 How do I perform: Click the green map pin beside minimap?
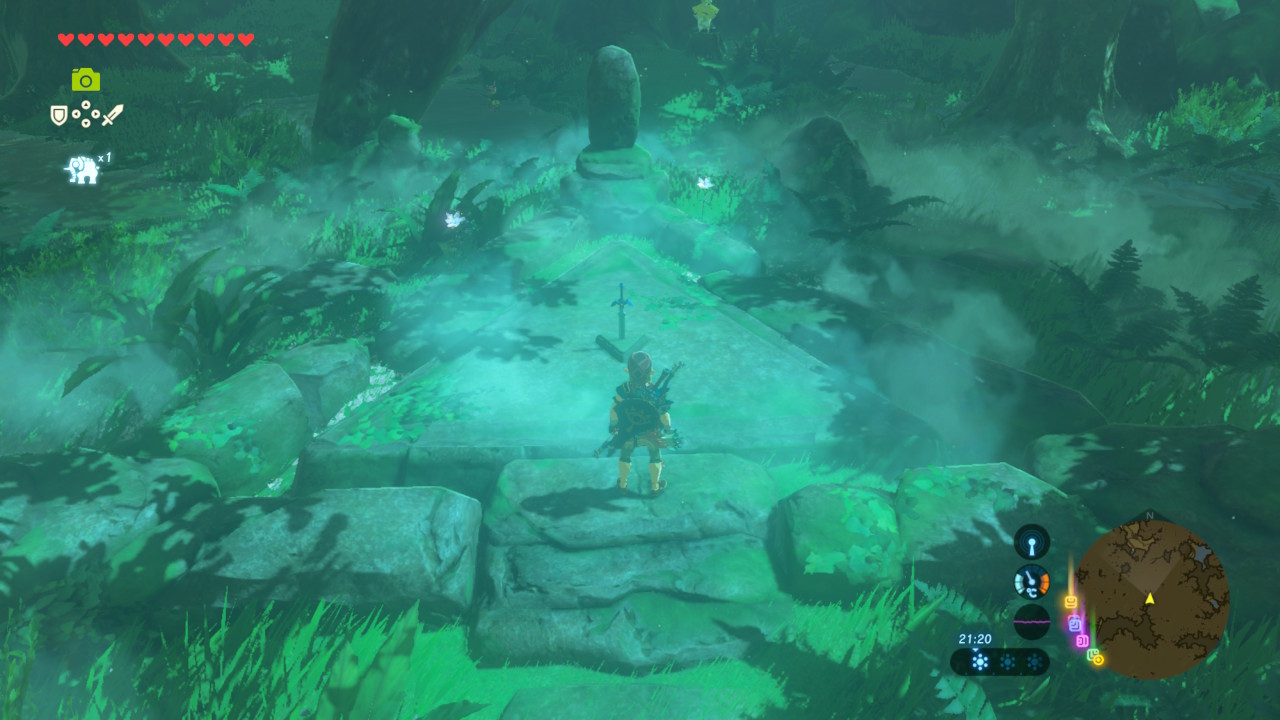pos(1092,654)
